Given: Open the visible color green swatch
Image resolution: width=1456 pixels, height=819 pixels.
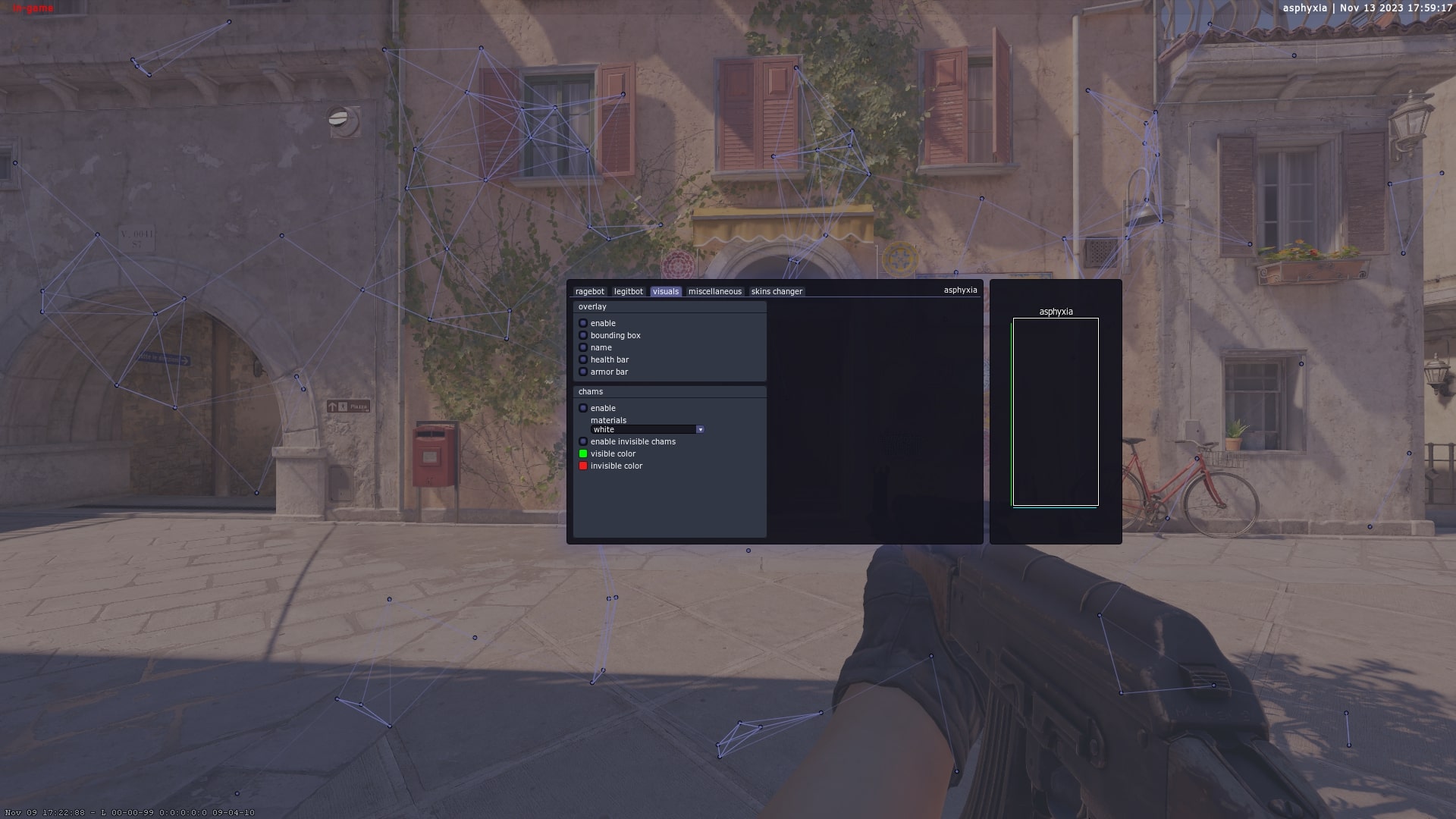Looking at the screenshot, I should pyautogui.click(x=583, y=453).
